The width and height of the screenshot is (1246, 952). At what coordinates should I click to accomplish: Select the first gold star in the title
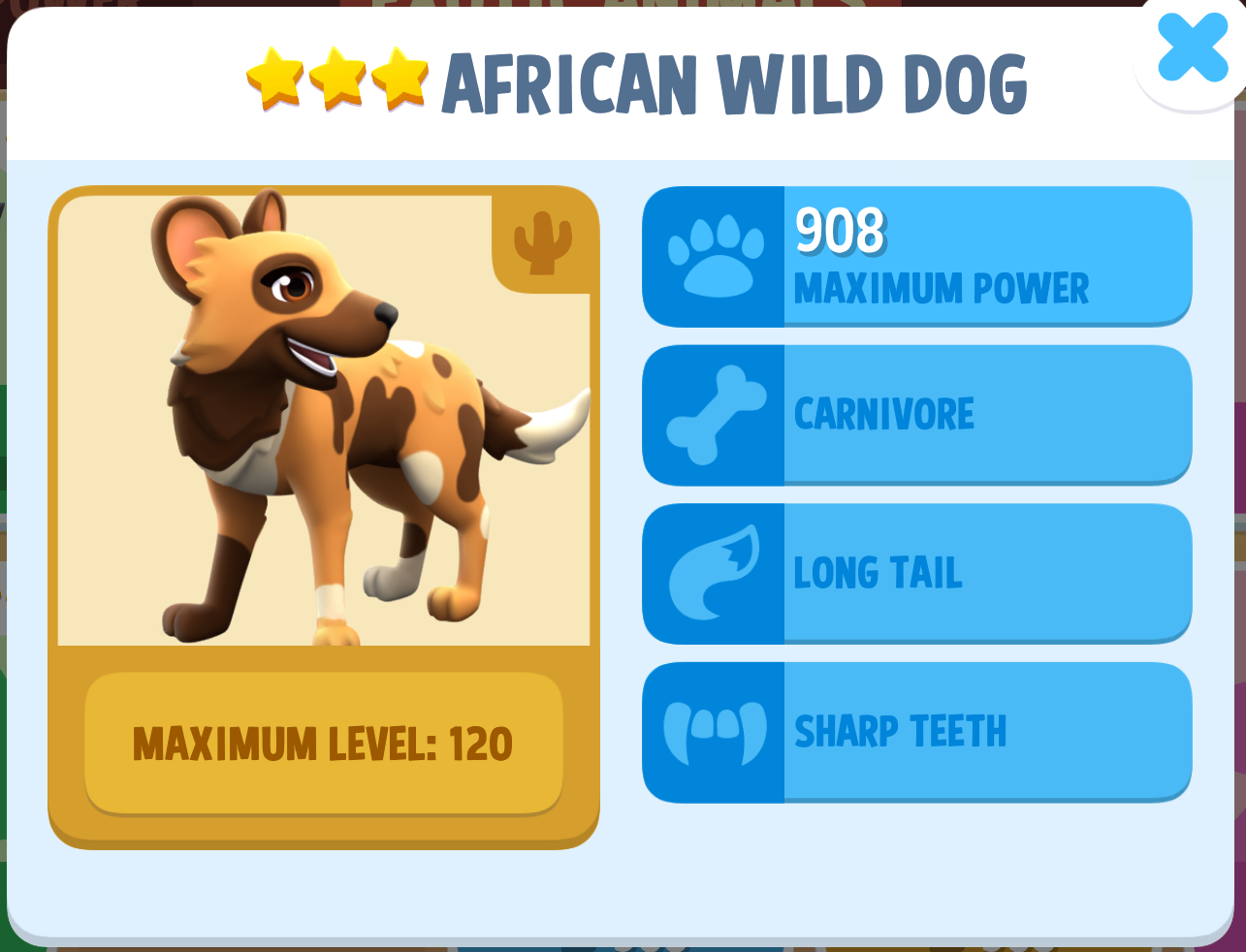(x=276, y=76)
